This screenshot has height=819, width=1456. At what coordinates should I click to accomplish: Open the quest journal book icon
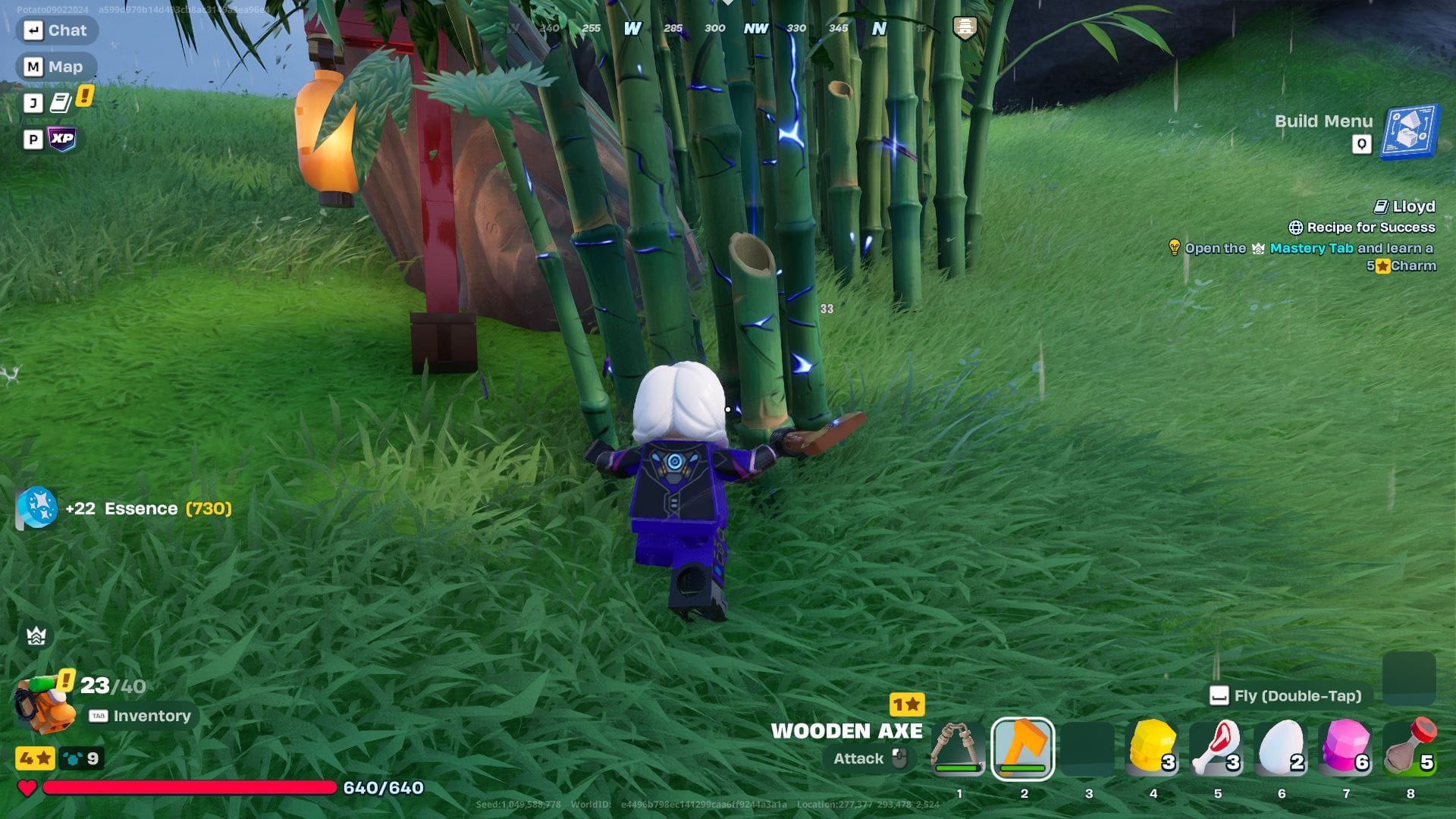62,102
